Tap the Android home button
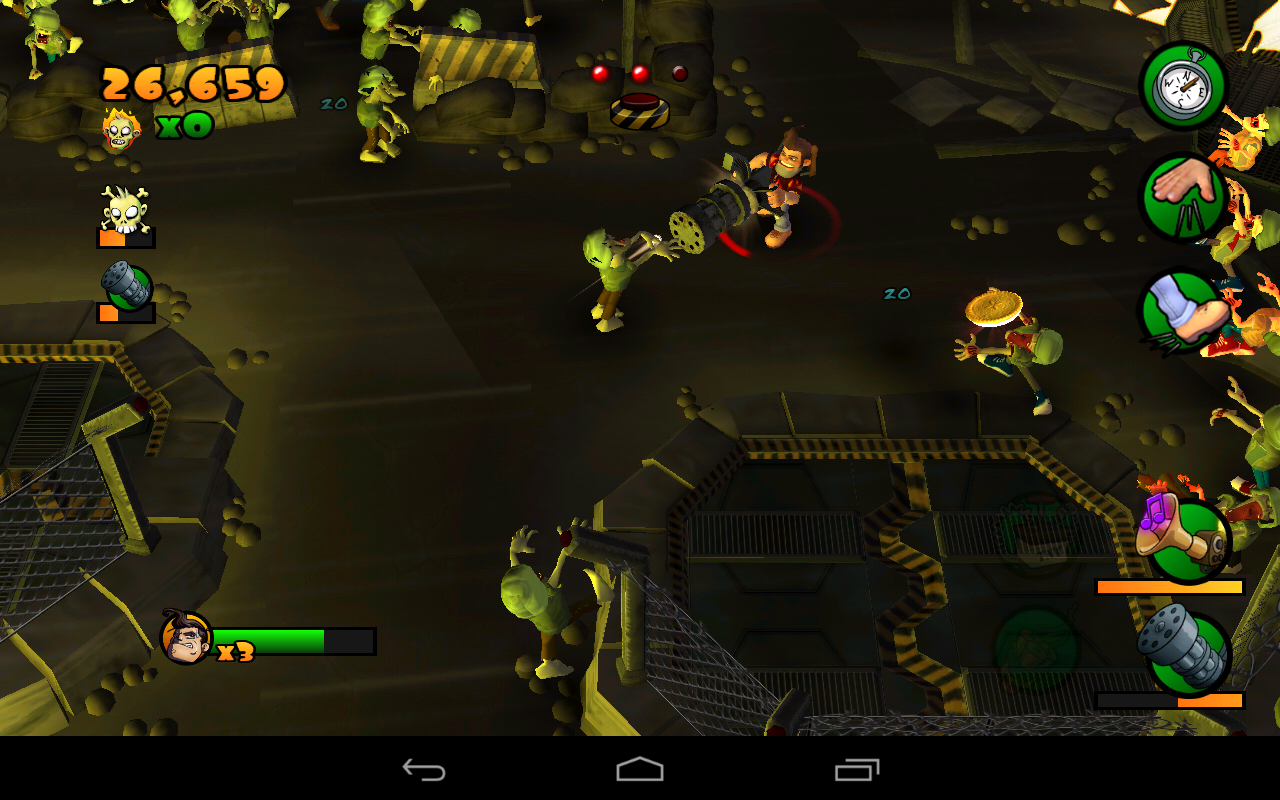This screenshot has height=800, width=1280. [x=639, y=771]
